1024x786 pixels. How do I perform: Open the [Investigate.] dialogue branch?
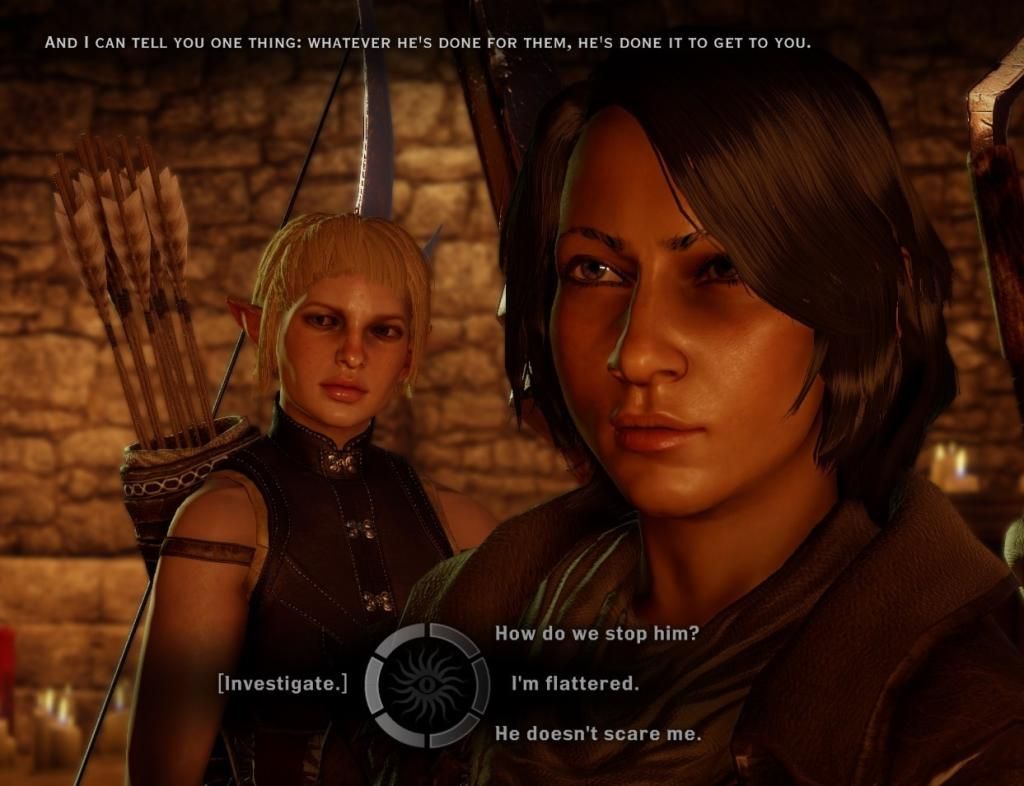pyautogui.click(x=283, y=684)
